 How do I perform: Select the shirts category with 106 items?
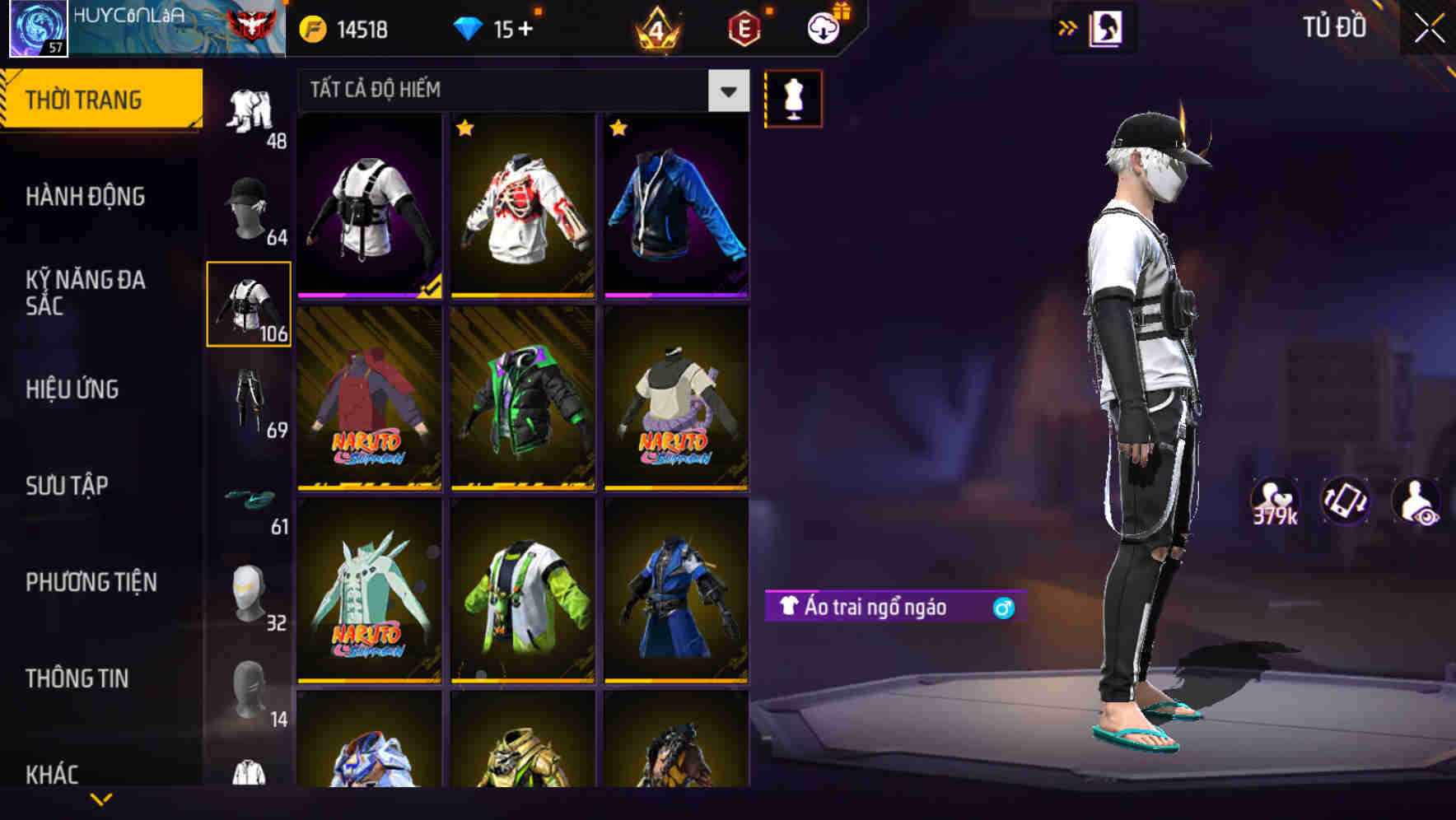click(249, 305)
